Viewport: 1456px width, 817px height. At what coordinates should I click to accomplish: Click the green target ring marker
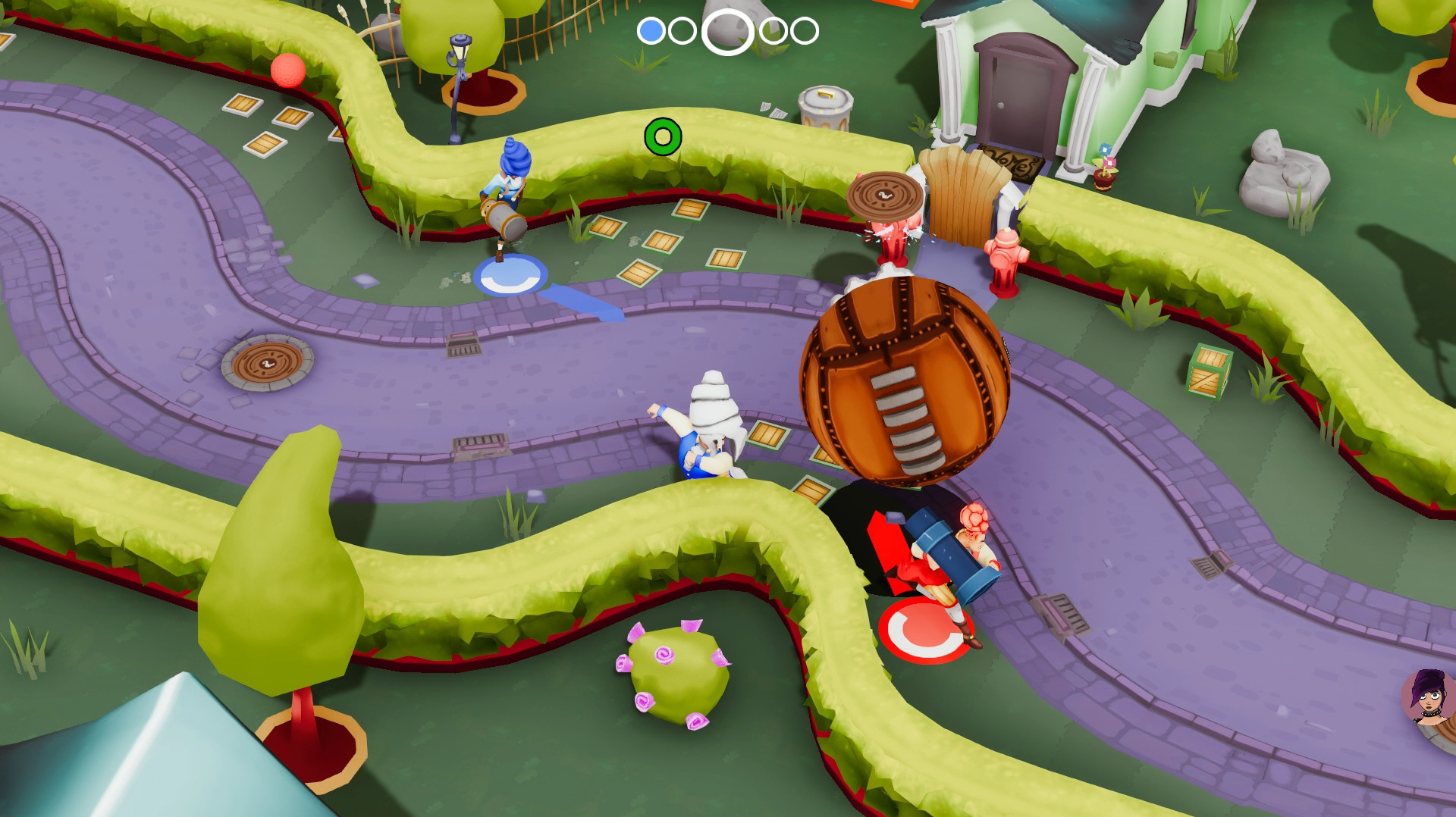pyautogui.click(x=663, y=138)
